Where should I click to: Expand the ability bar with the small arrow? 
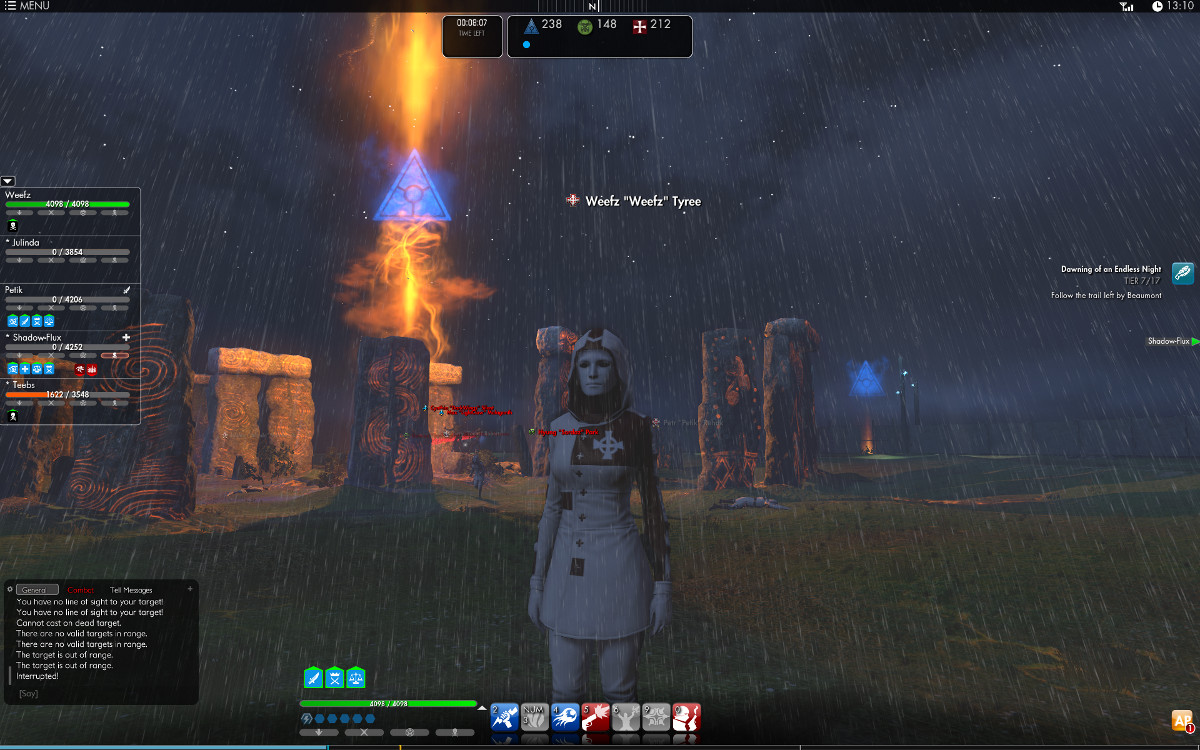click(x=482, y=708)
